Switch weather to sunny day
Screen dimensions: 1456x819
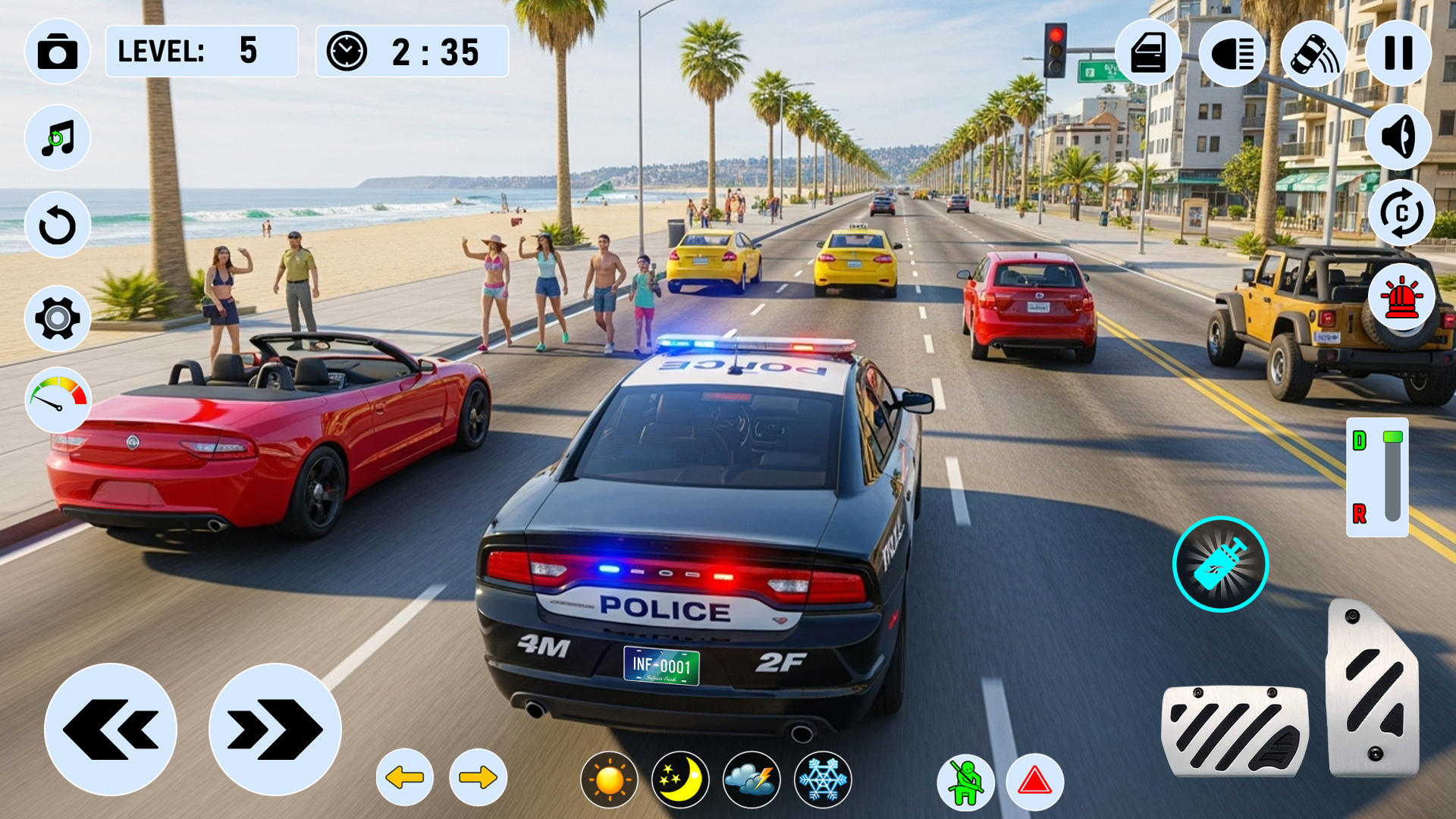pyautogui.click(x=609, y=780)
